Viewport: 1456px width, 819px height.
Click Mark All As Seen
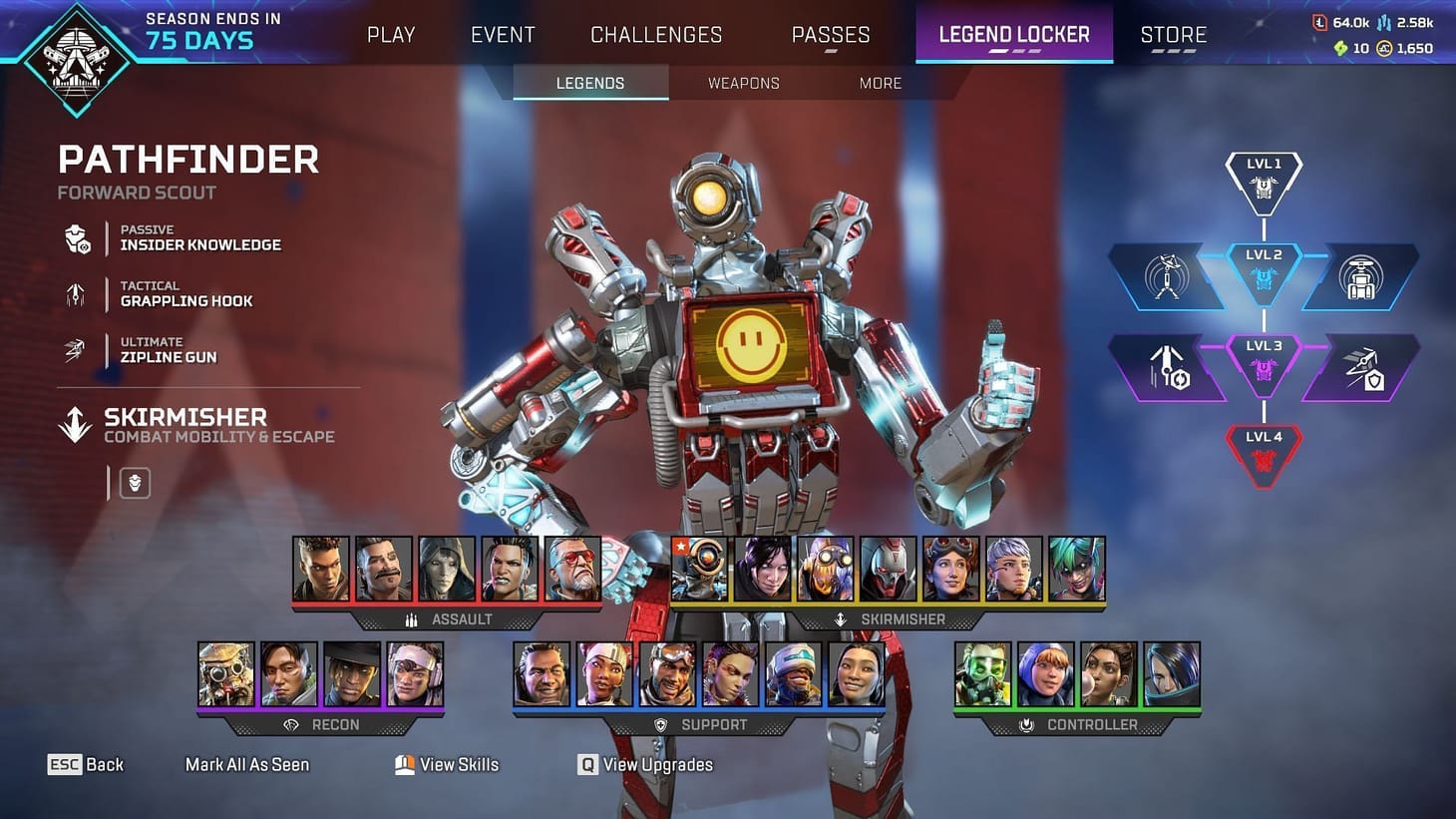pos(247,764)
